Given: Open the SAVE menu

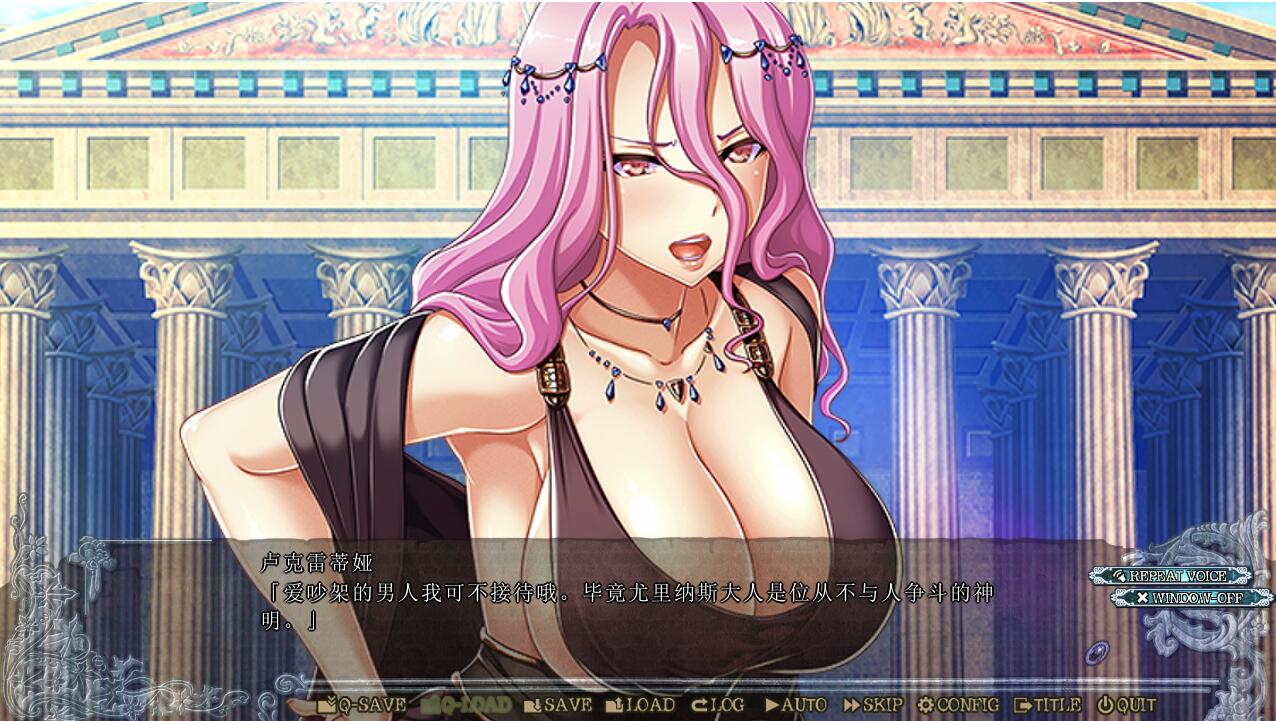Looking at the screenshot, I should (x=558, y=705).
